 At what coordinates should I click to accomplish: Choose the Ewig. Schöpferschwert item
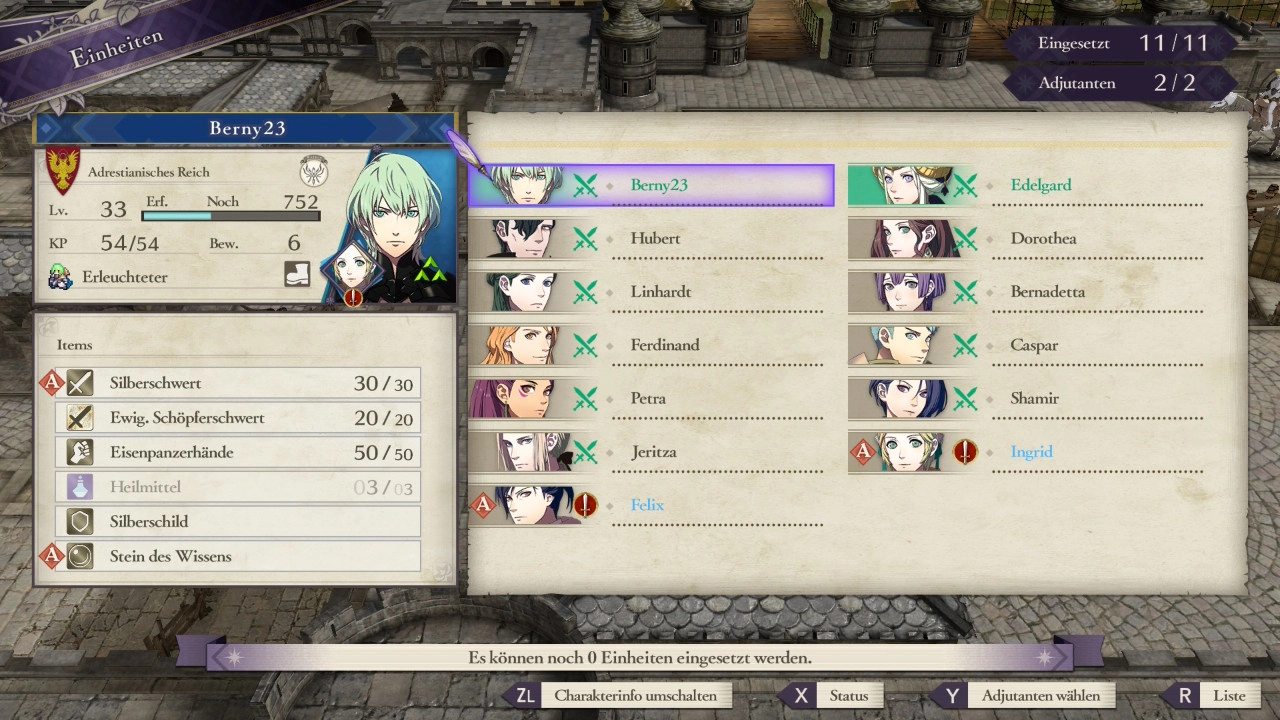[238, 418]
